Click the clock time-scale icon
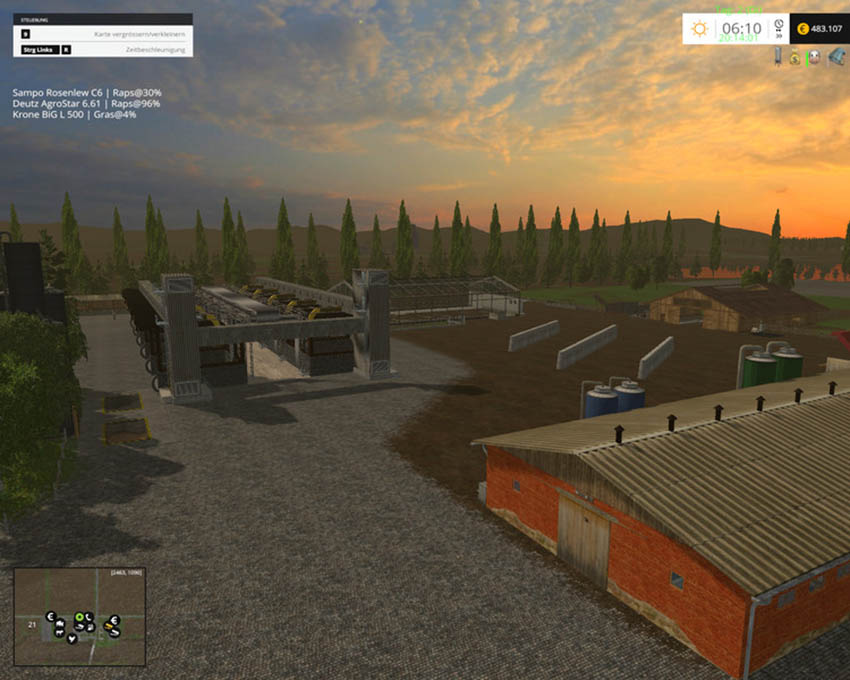The width and height of the screenshot is (850, 680). pos(777,25)
